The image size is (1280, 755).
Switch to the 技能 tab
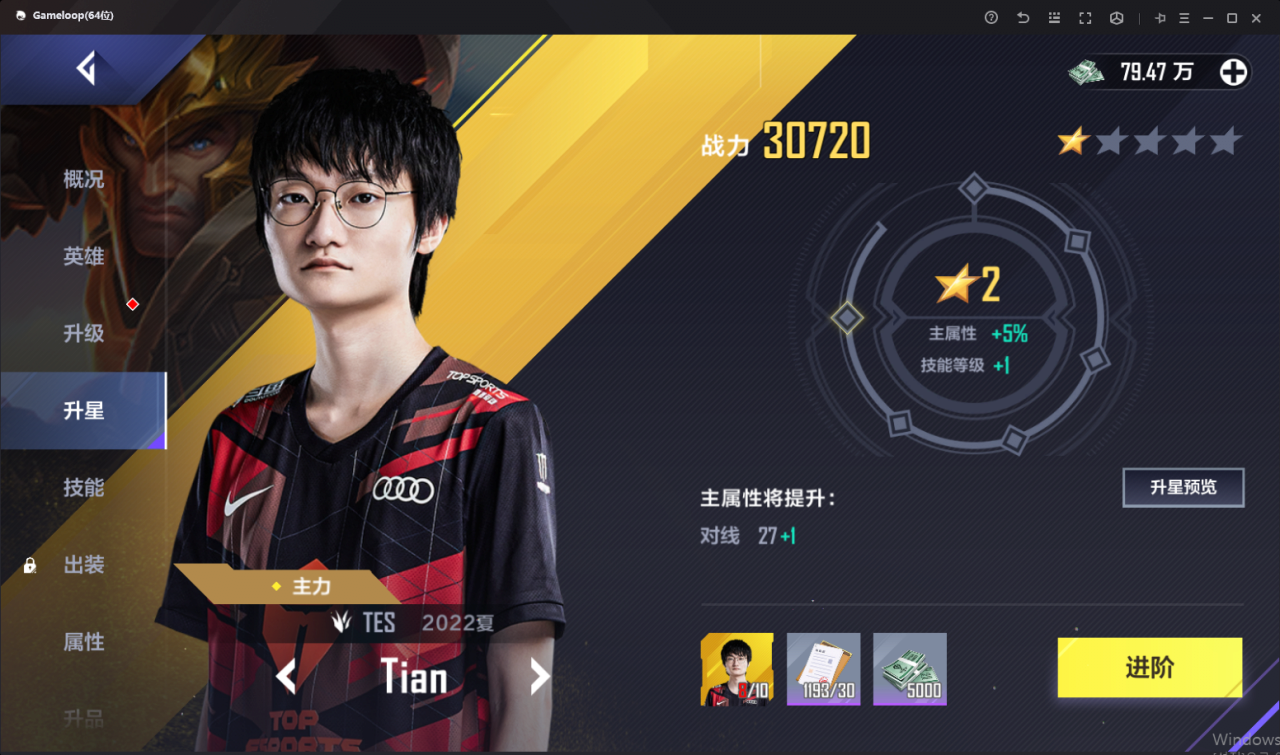(83, 487)
